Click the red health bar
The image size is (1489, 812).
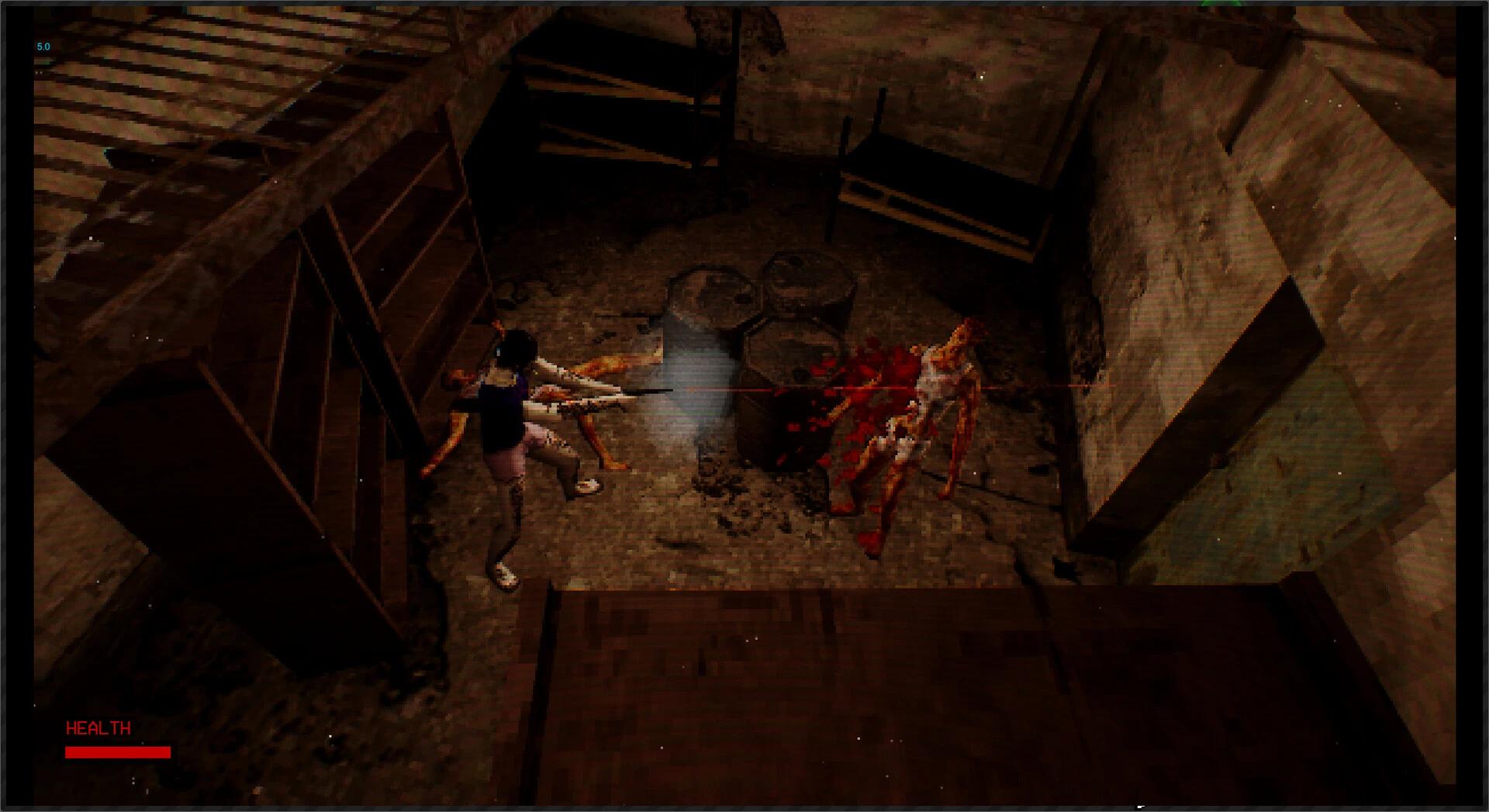[x=116, y=752]
